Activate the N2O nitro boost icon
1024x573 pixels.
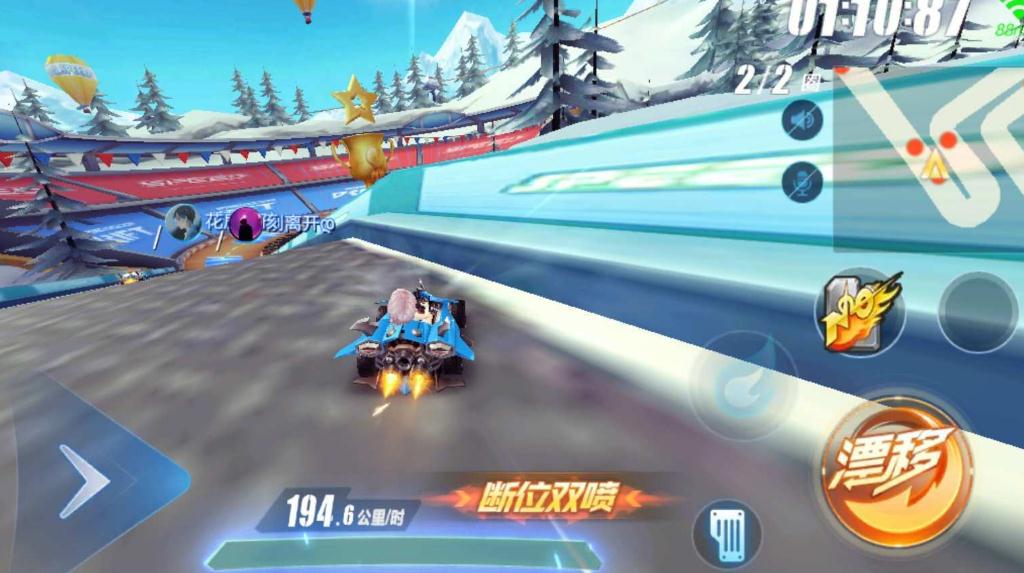[859, 312]
